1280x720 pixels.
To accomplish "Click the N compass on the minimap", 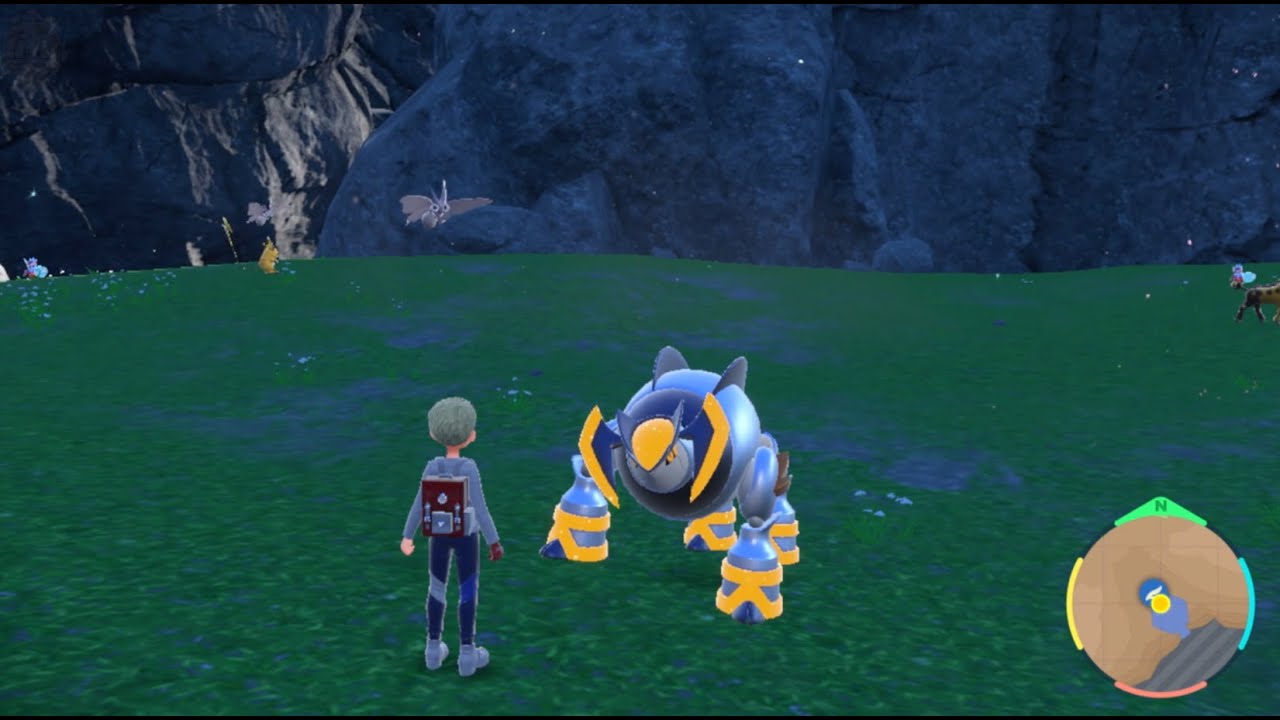I will click(x=1160, y=504).
